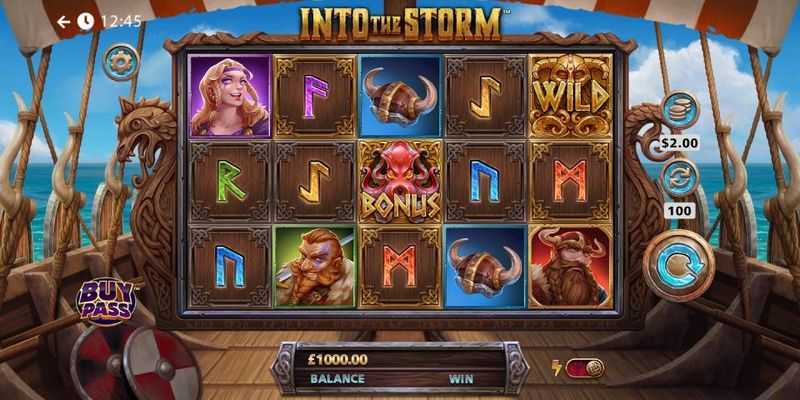Open the settings gear menu
800x400 pixels.
point(121,63)
